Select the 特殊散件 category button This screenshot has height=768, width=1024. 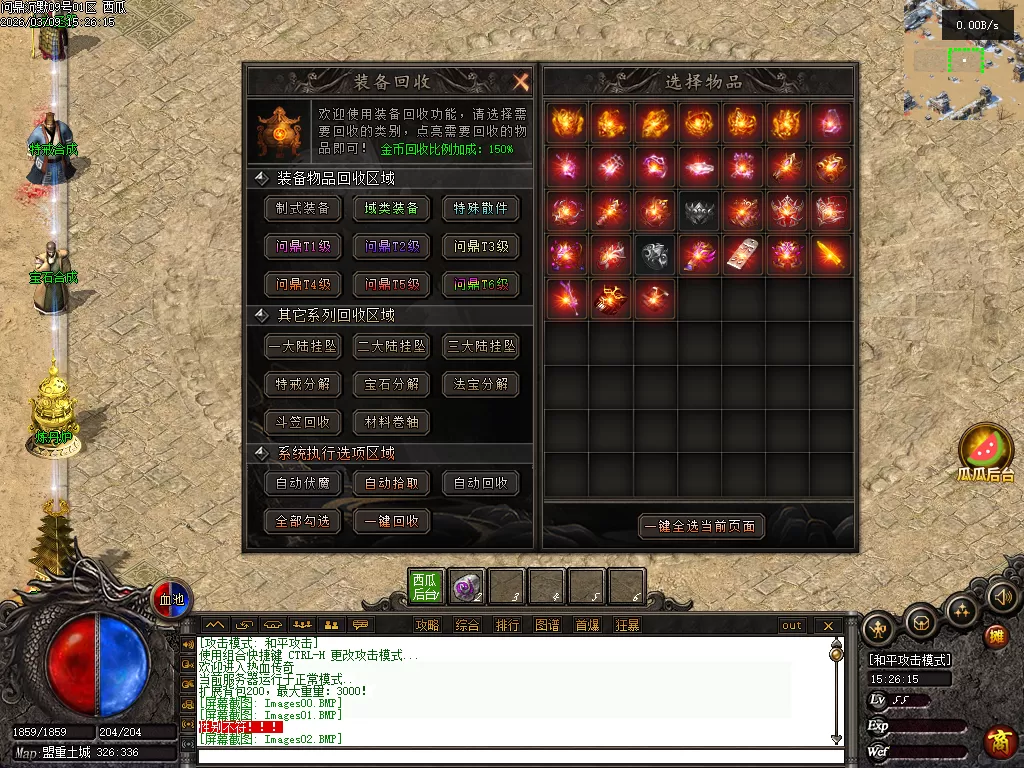[x=481, y=208]
